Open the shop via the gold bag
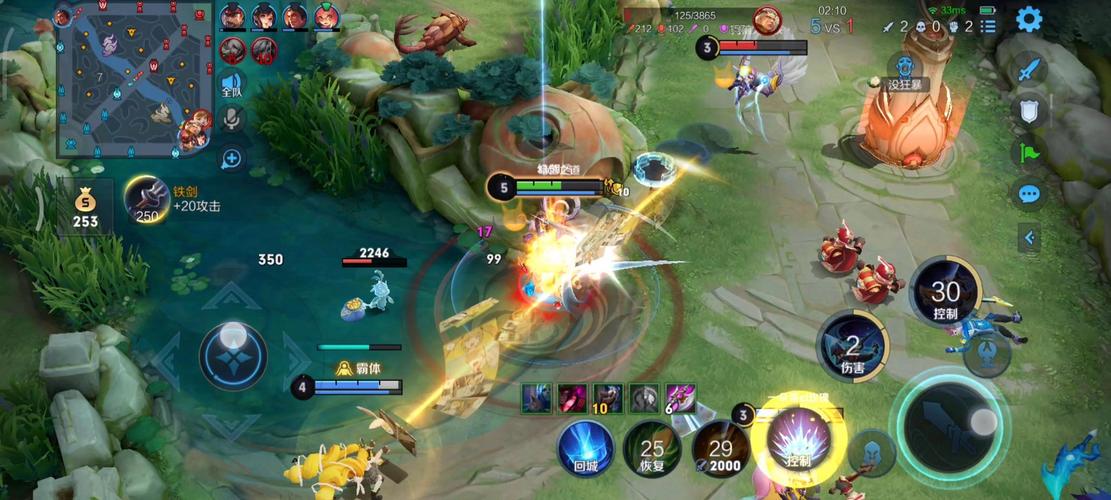The height and width of the screenshot is (500, 1111). (85, 206)
